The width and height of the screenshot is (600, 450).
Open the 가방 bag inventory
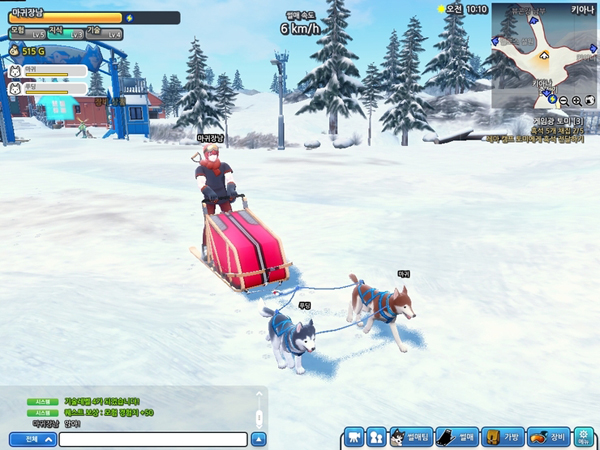502,437
